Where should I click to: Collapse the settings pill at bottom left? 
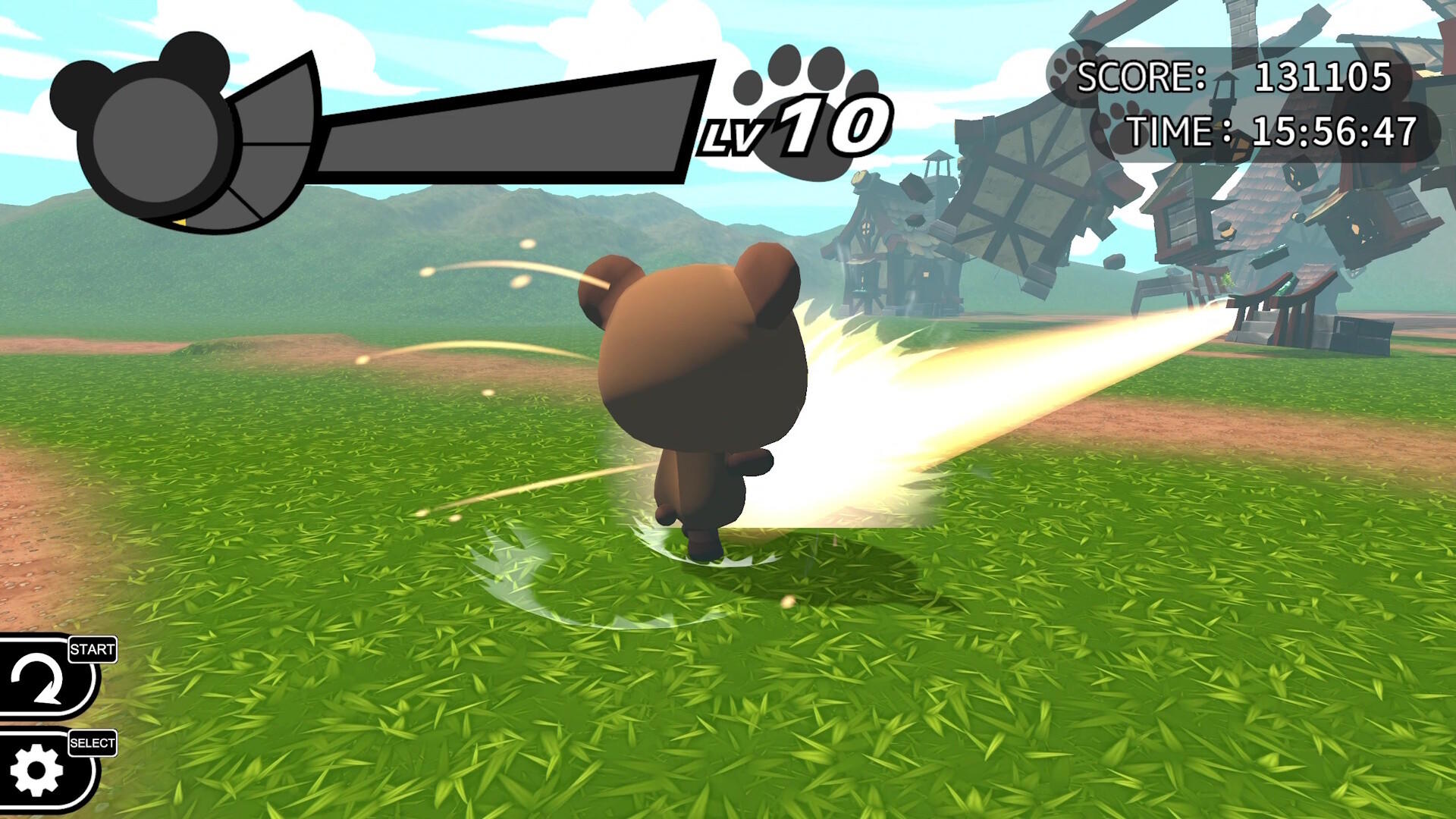click(x=44, y=770)
